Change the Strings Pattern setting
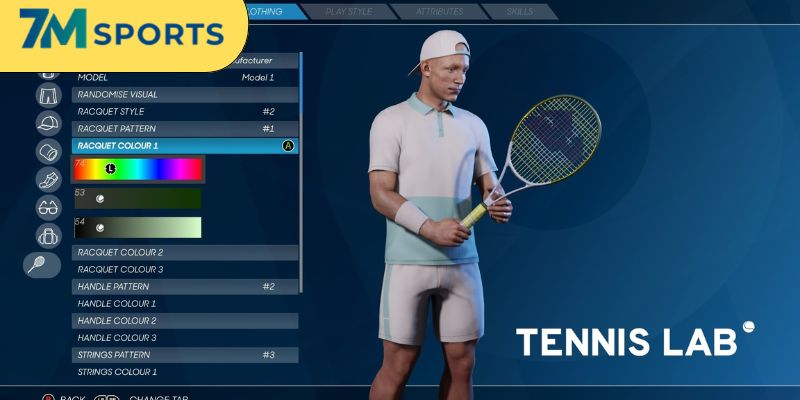 point(185,355)
